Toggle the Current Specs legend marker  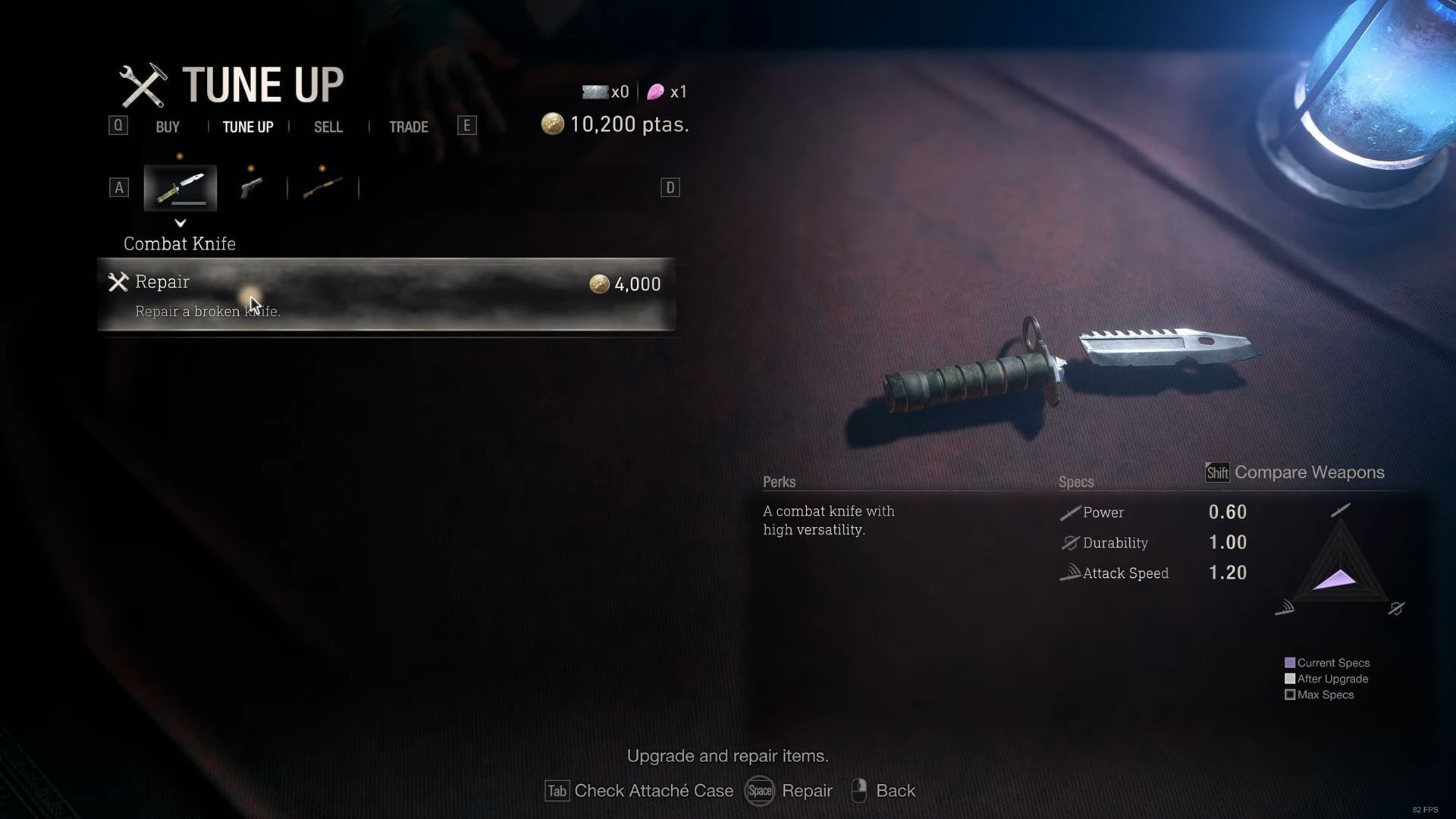[1289, 662]
